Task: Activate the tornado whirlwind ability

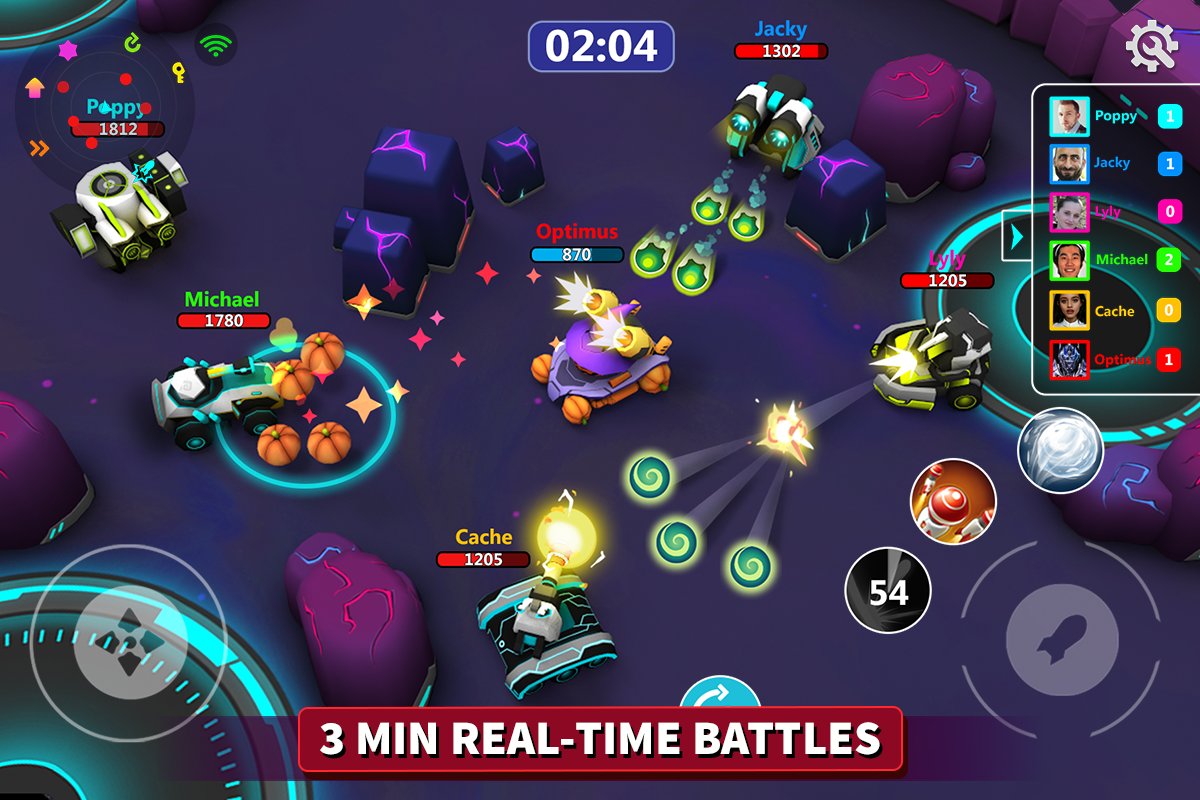Action: [x=1060, y=451]
